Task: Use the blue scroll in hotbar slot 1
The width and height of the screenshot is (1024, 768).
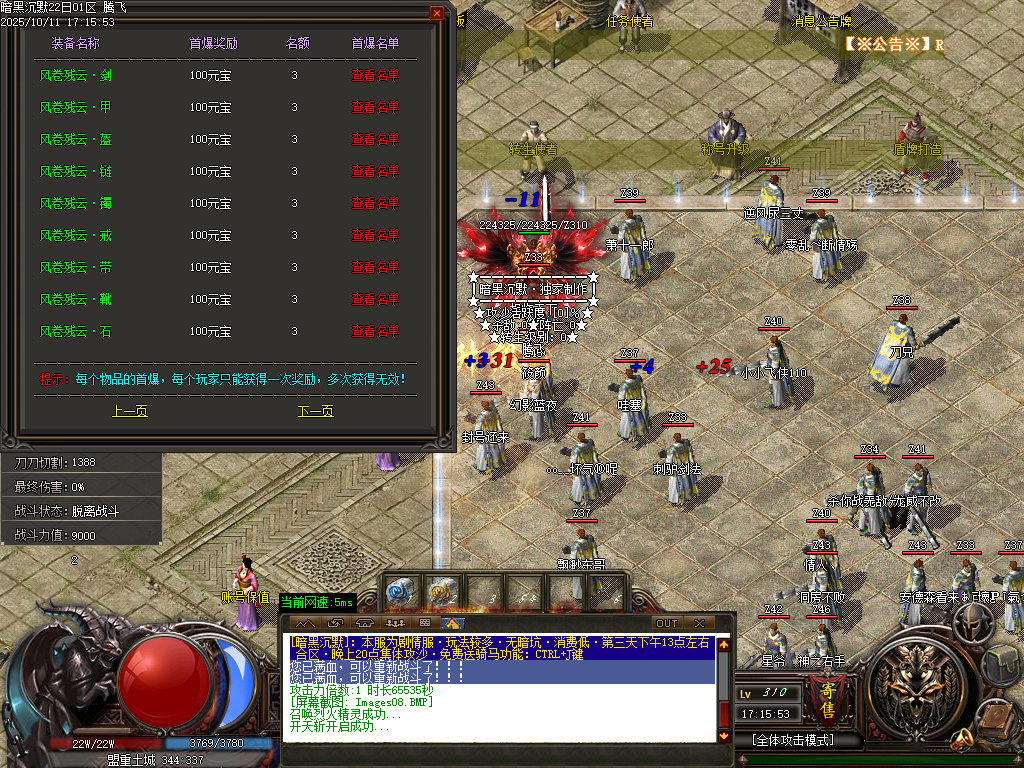Action: click(x=401, y=593)
